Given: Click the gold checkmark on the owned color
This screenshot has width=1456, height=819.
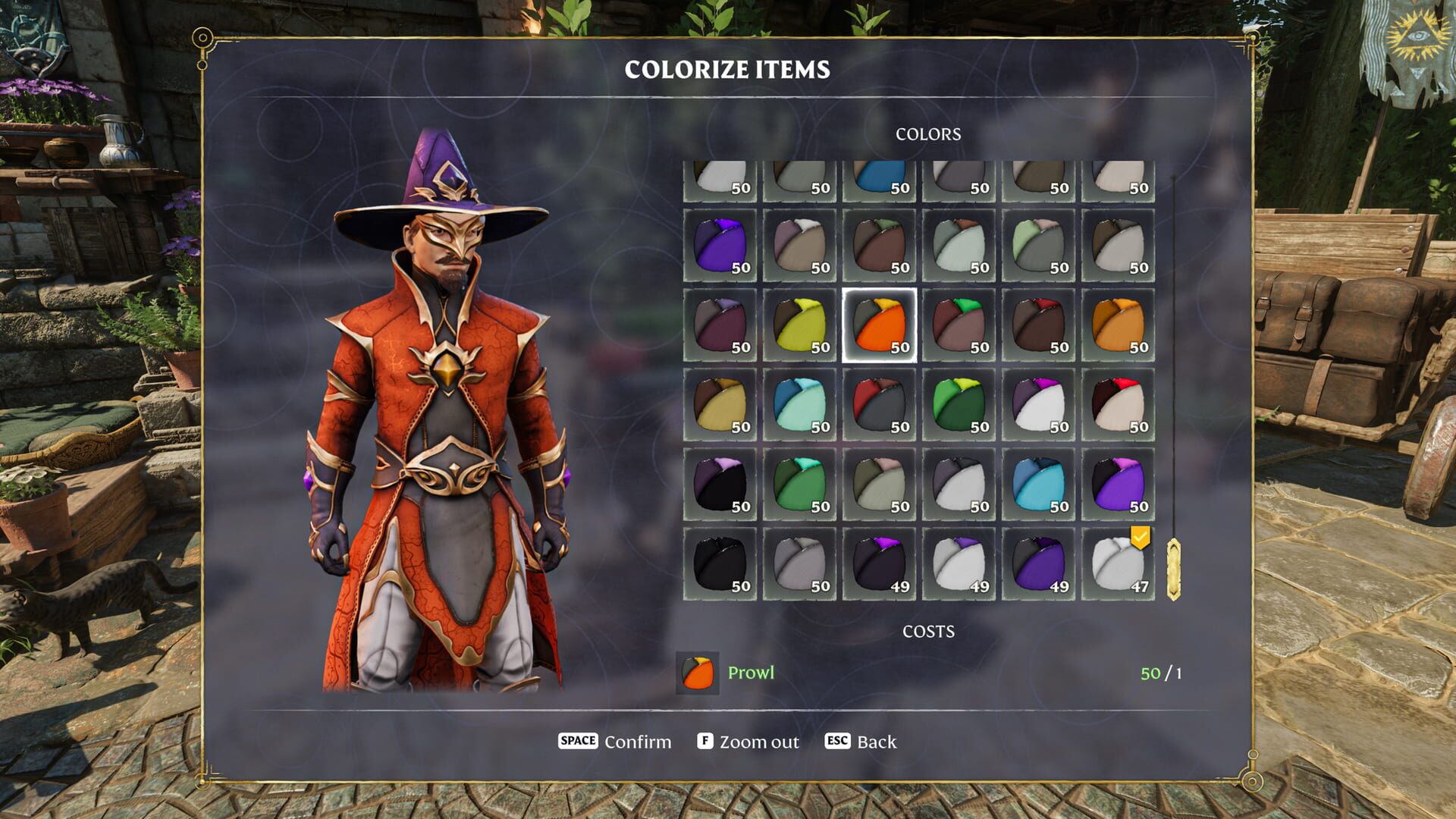Looking at the screenshot, I should (1140, 538).
